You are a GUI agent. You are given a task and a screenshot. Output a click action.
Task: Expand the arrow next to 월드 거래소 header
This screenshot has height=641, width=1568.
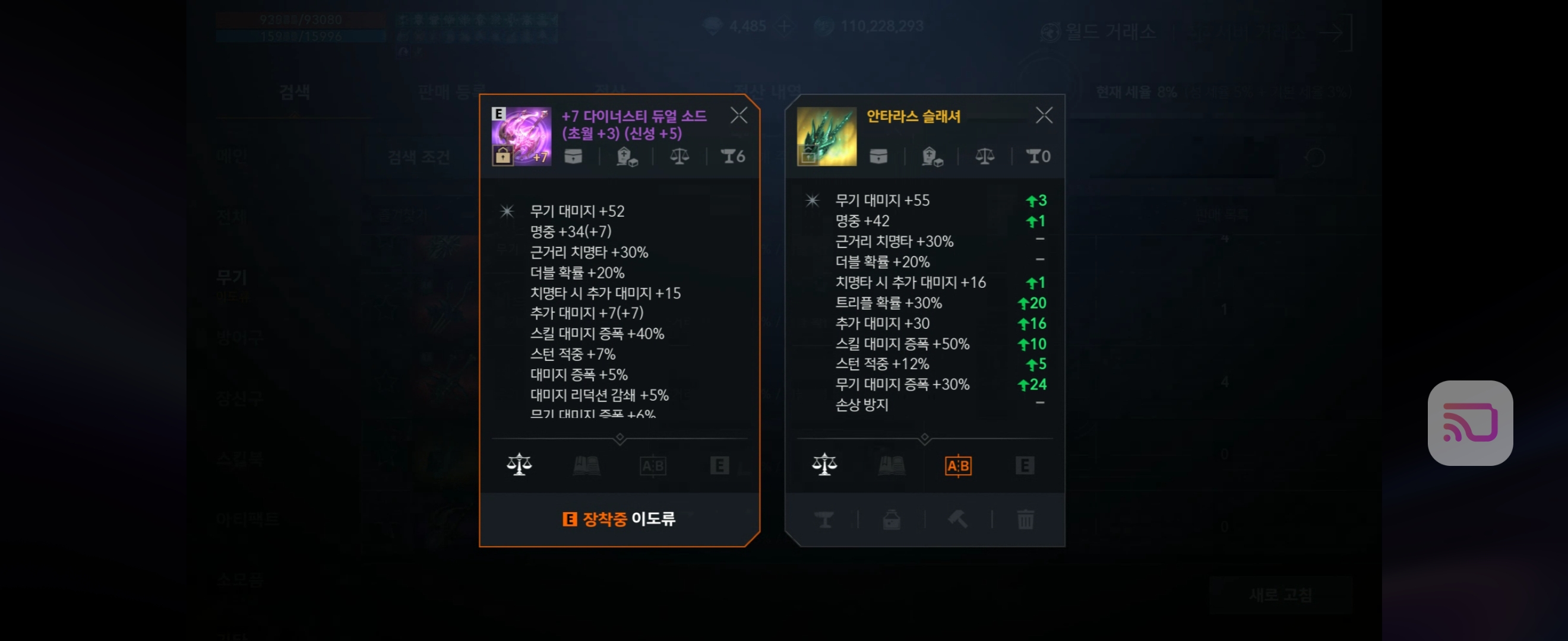[1335, 33]
